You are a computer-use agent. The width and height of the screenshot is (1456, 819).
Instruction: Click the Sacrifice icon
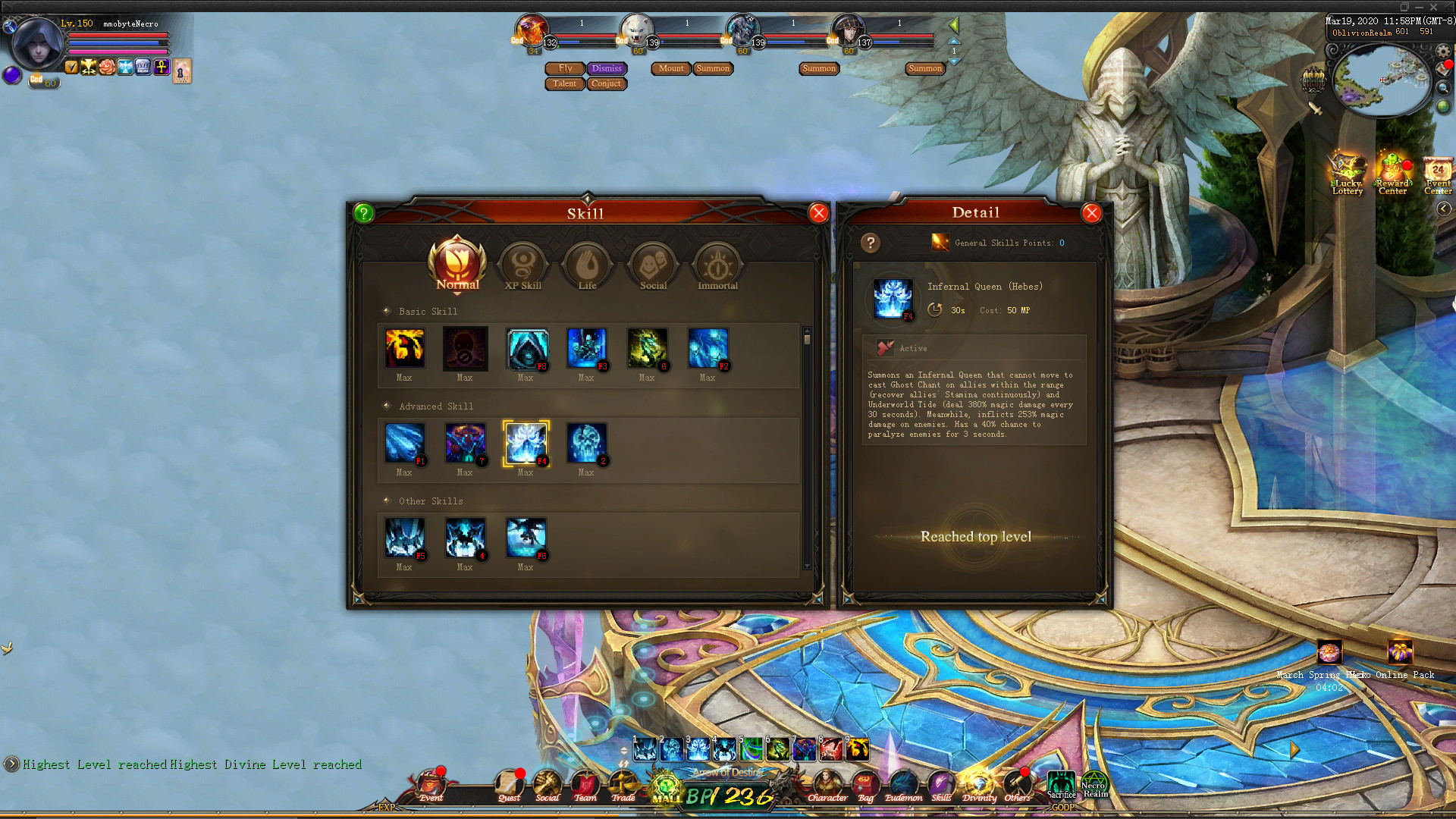point(1061,783)
